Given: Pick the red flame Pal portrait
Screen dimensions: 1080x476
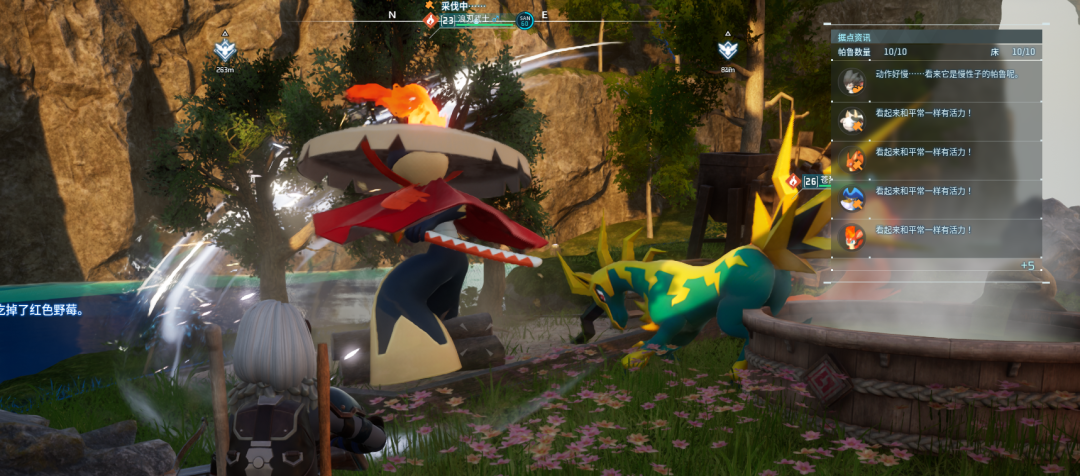Looking at the screenshot, I should 852,236.
